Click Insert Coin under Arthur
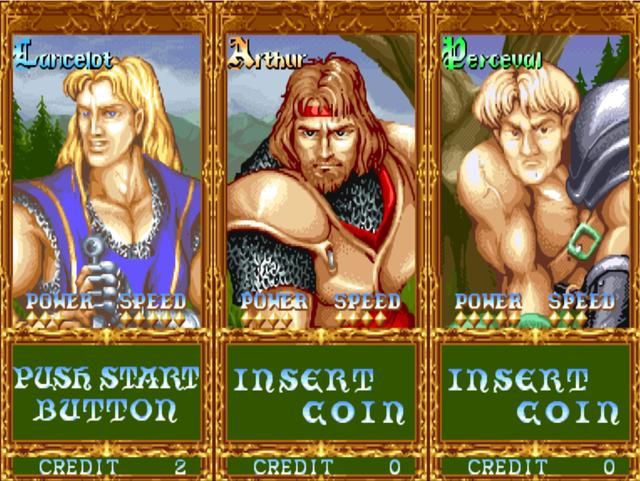 (321, 394)
